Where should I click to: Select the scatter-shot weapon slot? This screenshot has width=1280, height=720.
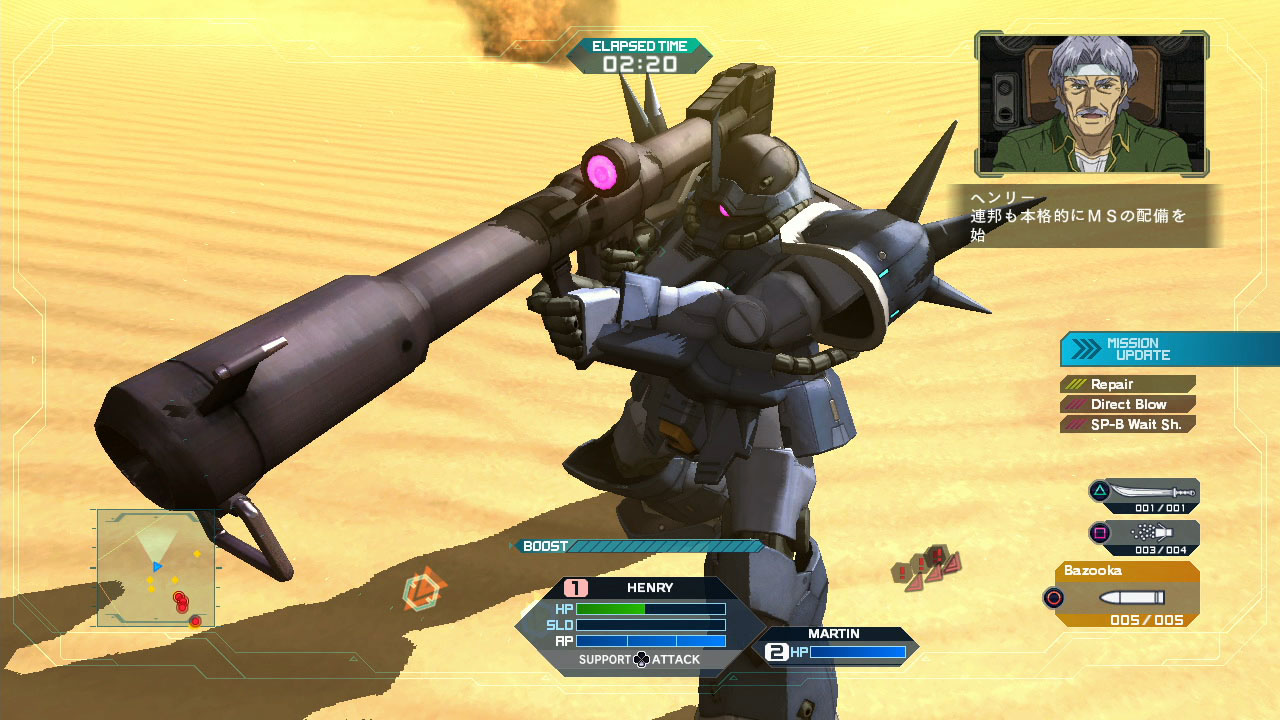coord(1145,536)
